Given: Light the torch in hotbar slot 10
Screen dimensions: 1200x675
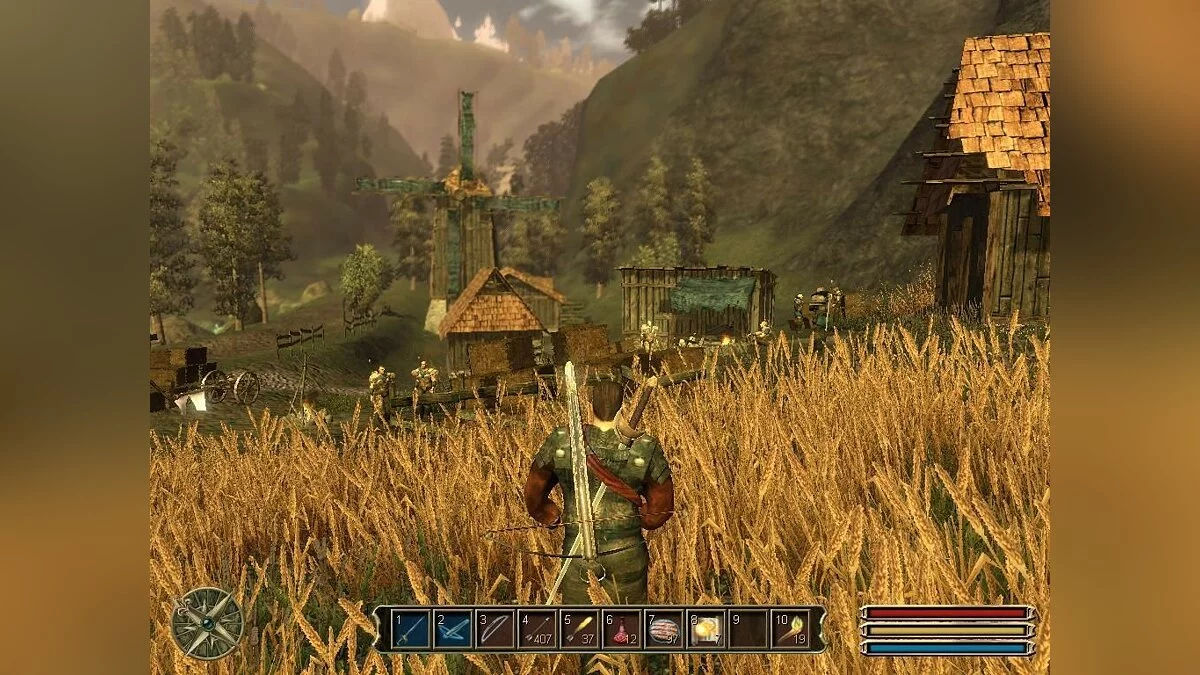Looking at the screenshot, I should [x=790, y=629].
